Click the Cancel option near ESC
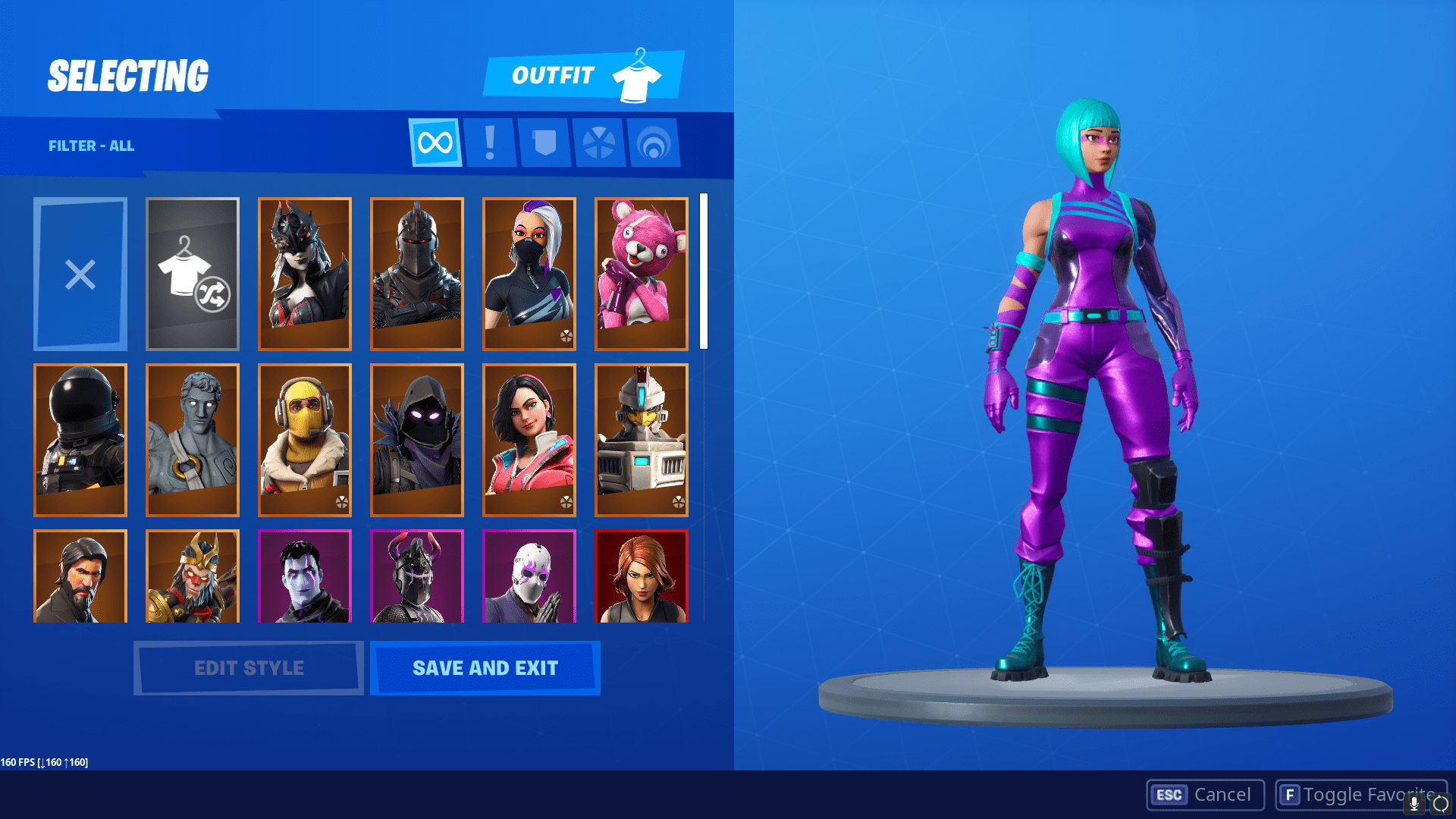 coord(1203,795)
